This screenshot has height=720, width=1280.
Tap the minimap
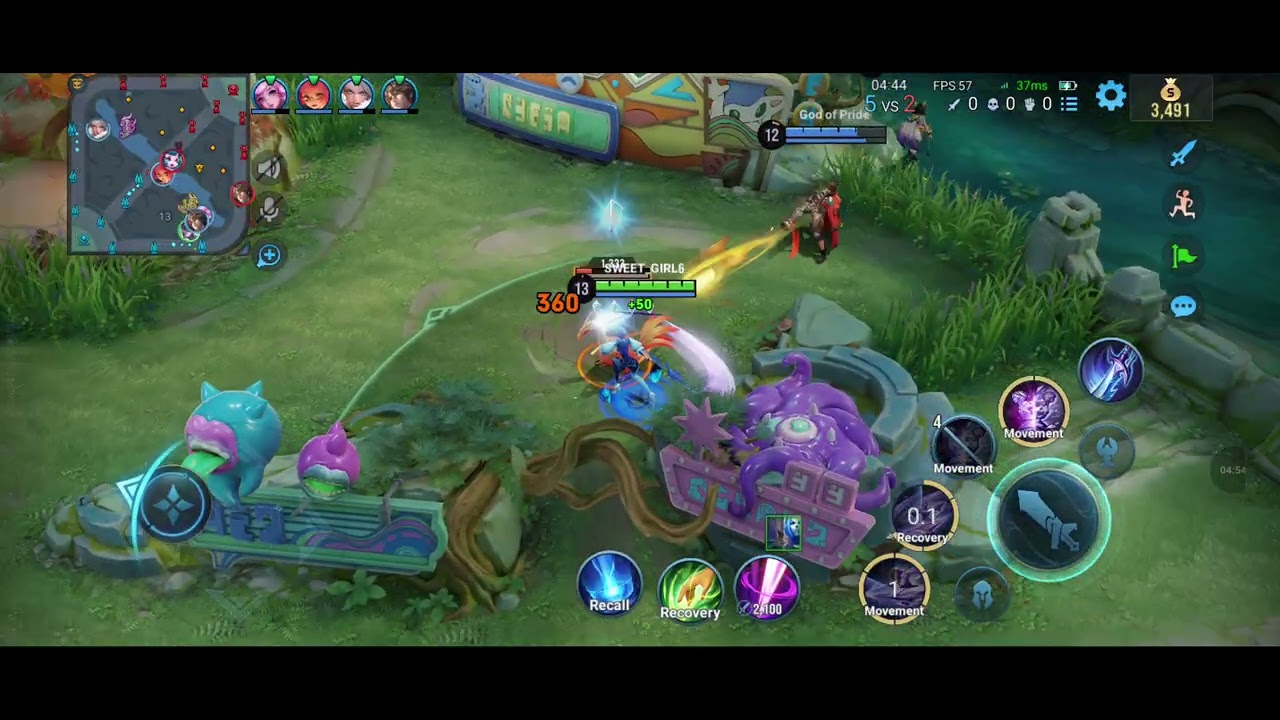pos(158,165)
